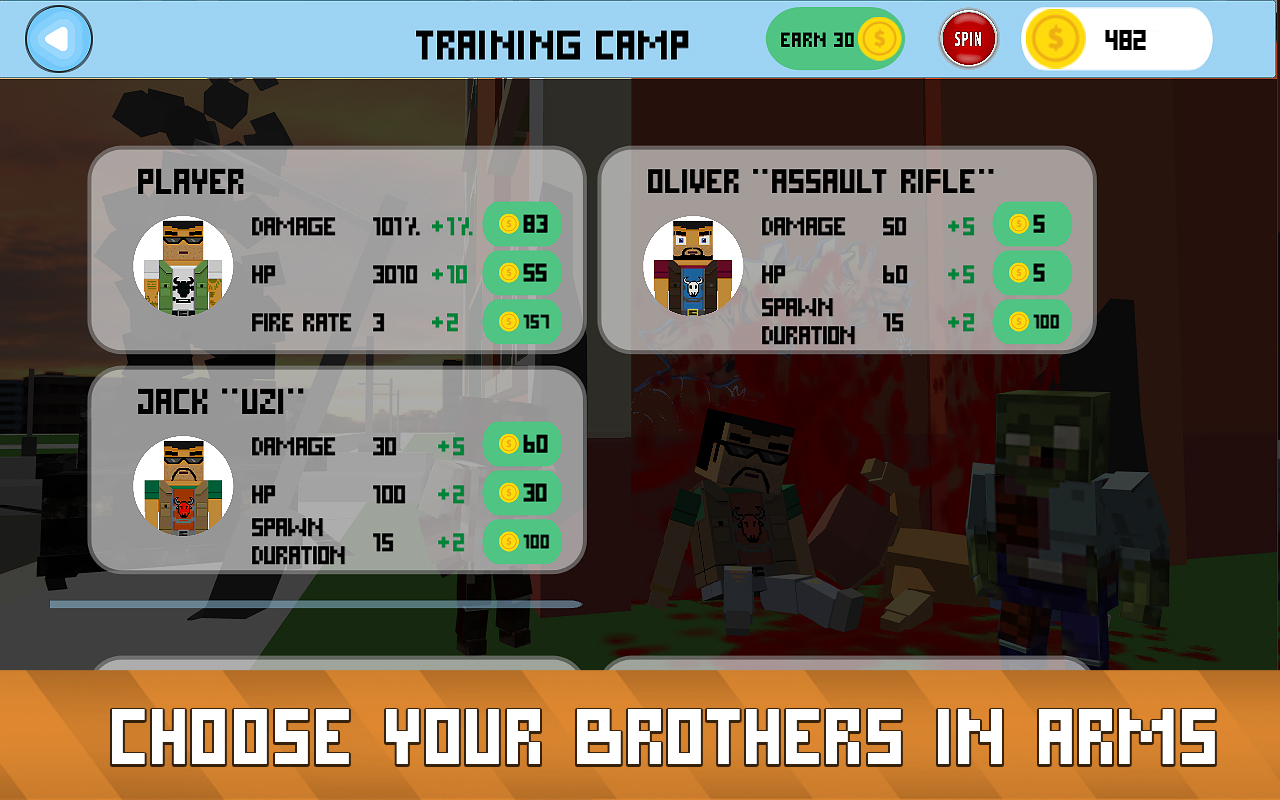Click the coin icon beside balance 482
This screenshot has height=800, width=1280.
click(x=1054, y=39)
